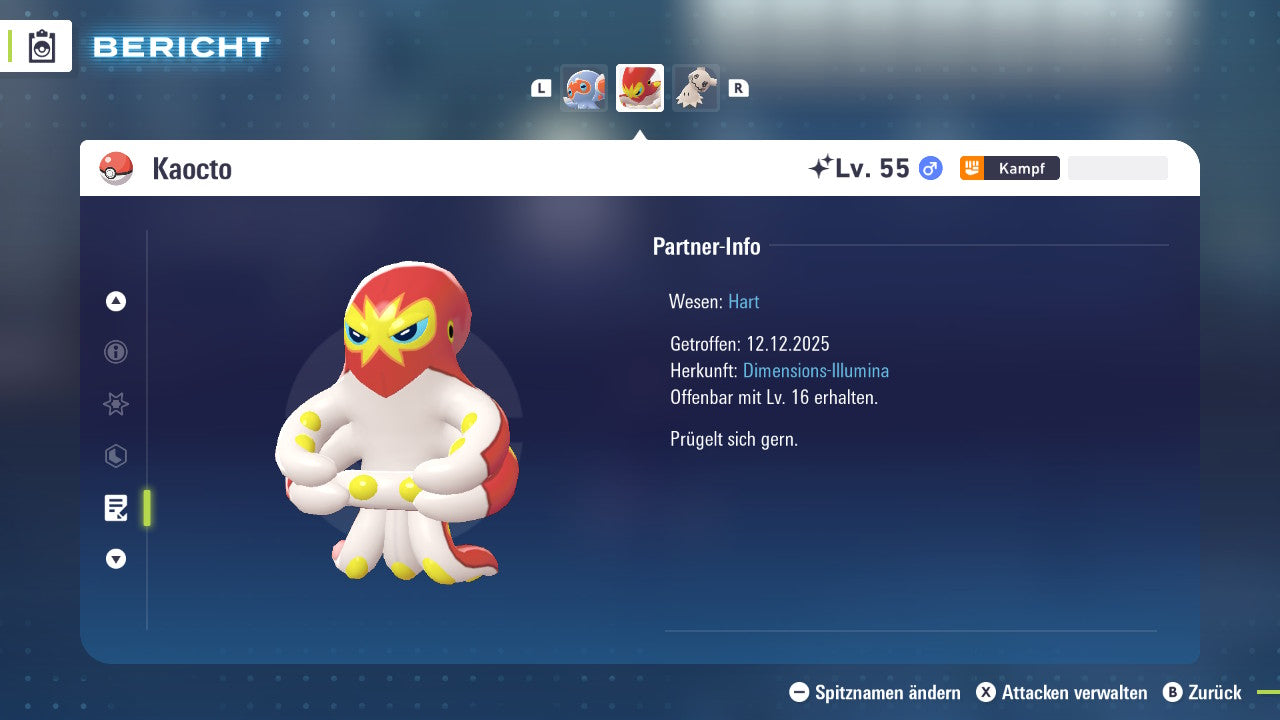Select the info symbol in the sidebar
The height and width of the screenshot is (720, 1280).
coord(115,352)
